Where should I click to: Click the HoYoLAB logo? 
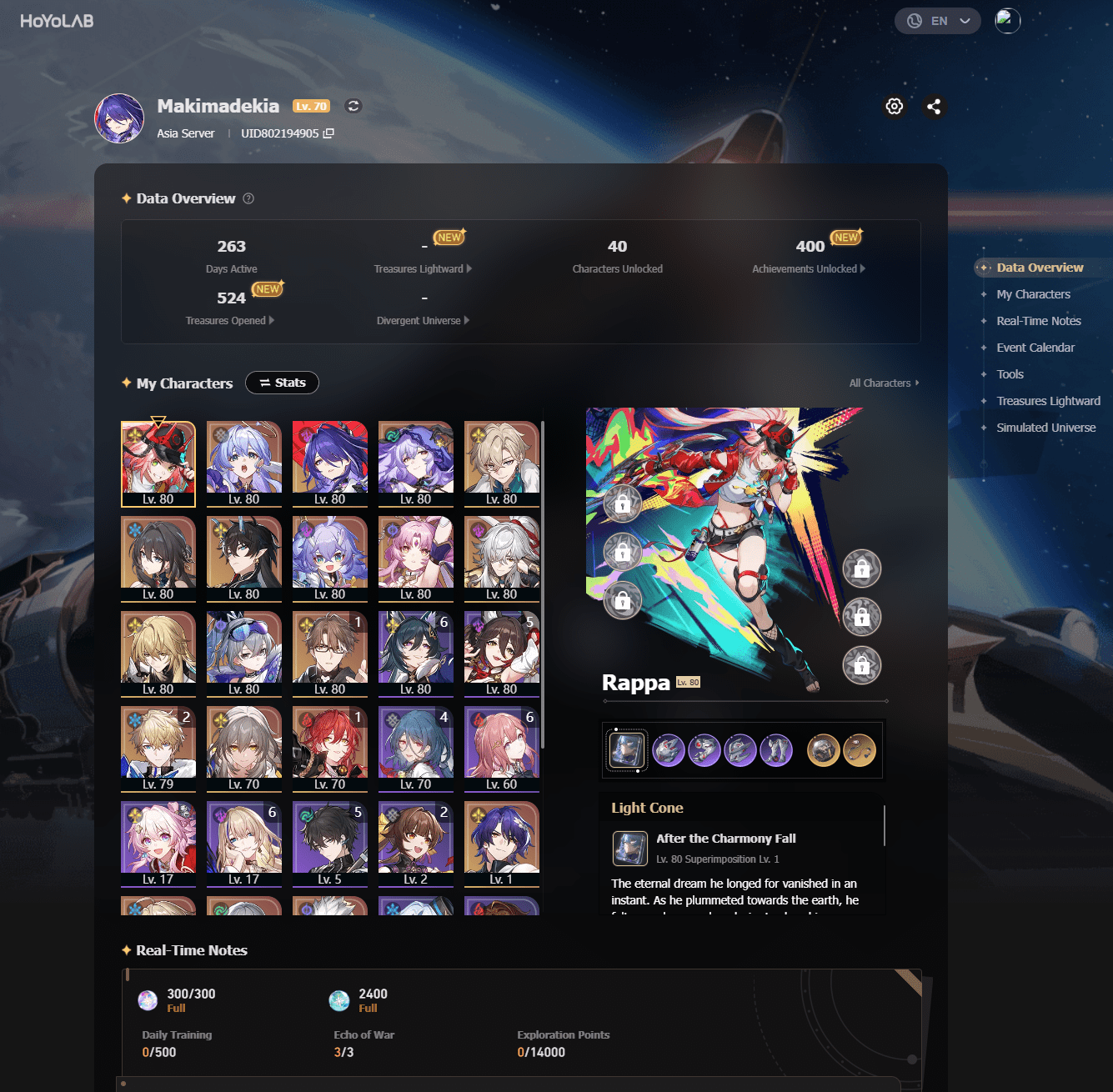[x=55, y=21]
